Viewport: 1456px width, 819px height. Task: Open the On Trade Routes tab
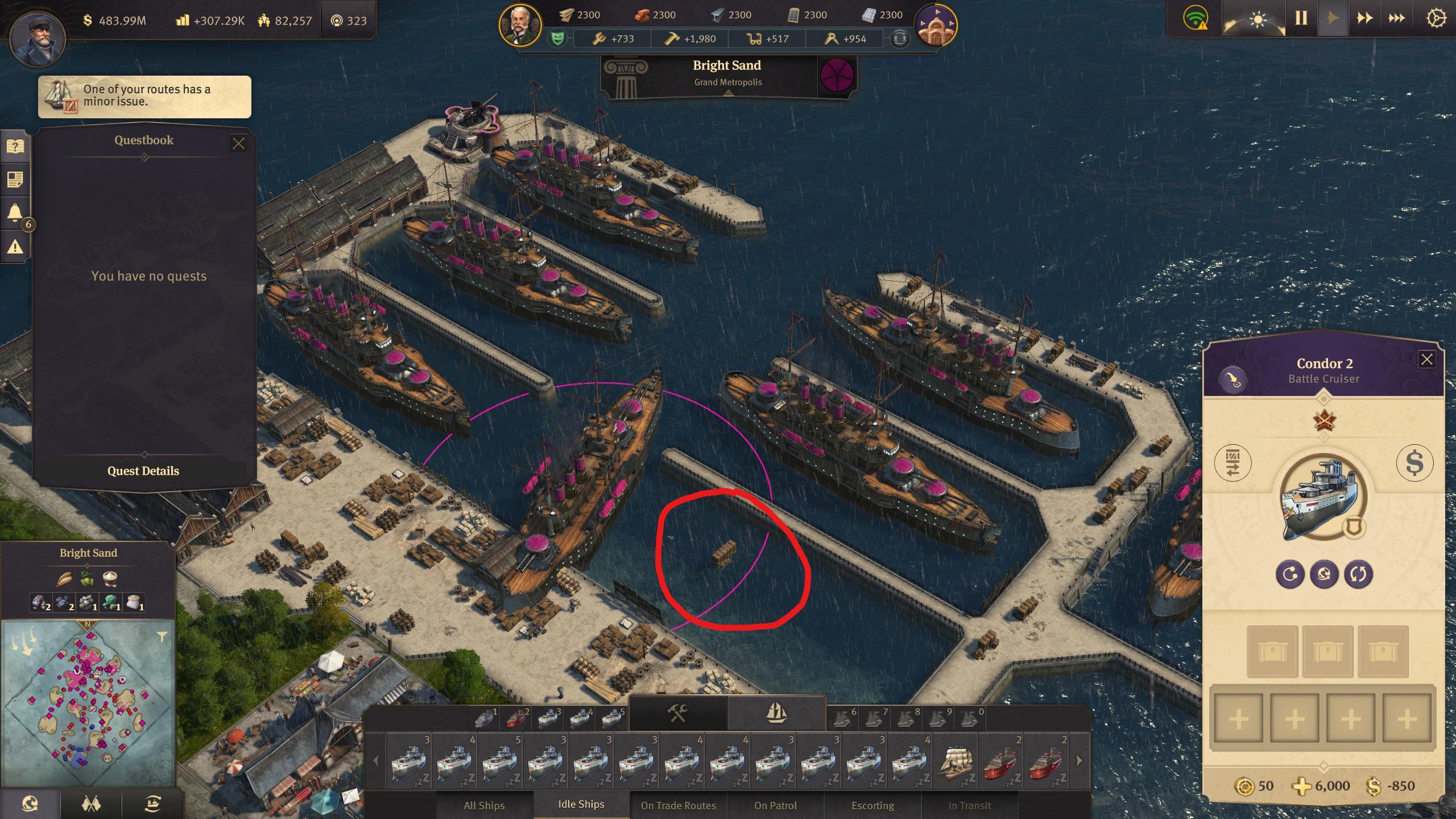(x=678, y=805)
